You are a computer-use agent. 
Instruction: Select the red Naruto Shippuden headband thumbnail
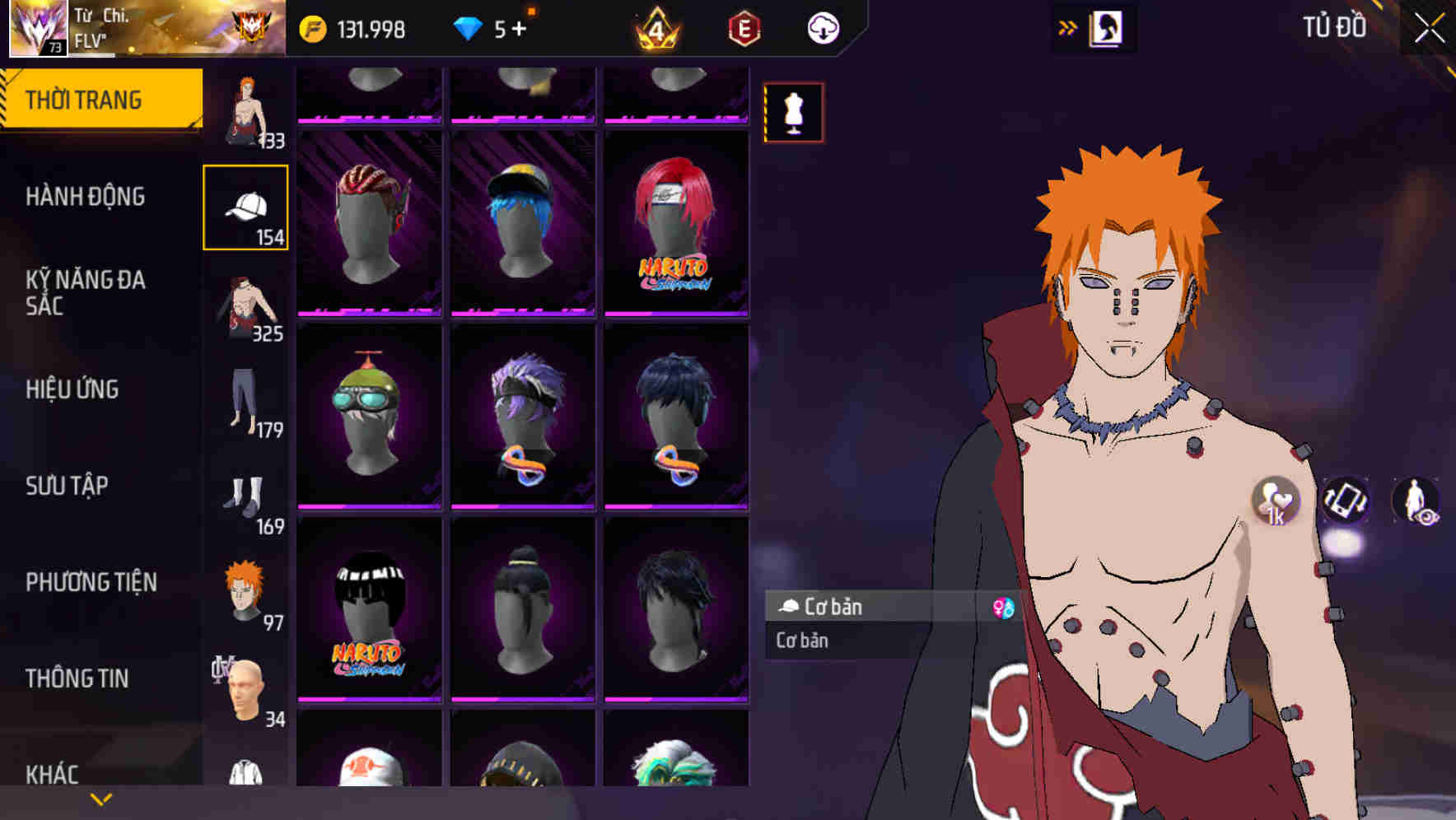click(677, 222)
